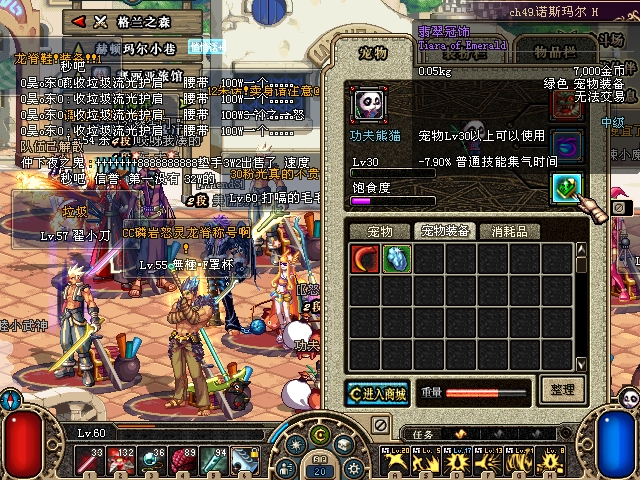The image size is (640, 480).
Task: Open the 宠物 main tab of the panel
Action: pos(372,53)
